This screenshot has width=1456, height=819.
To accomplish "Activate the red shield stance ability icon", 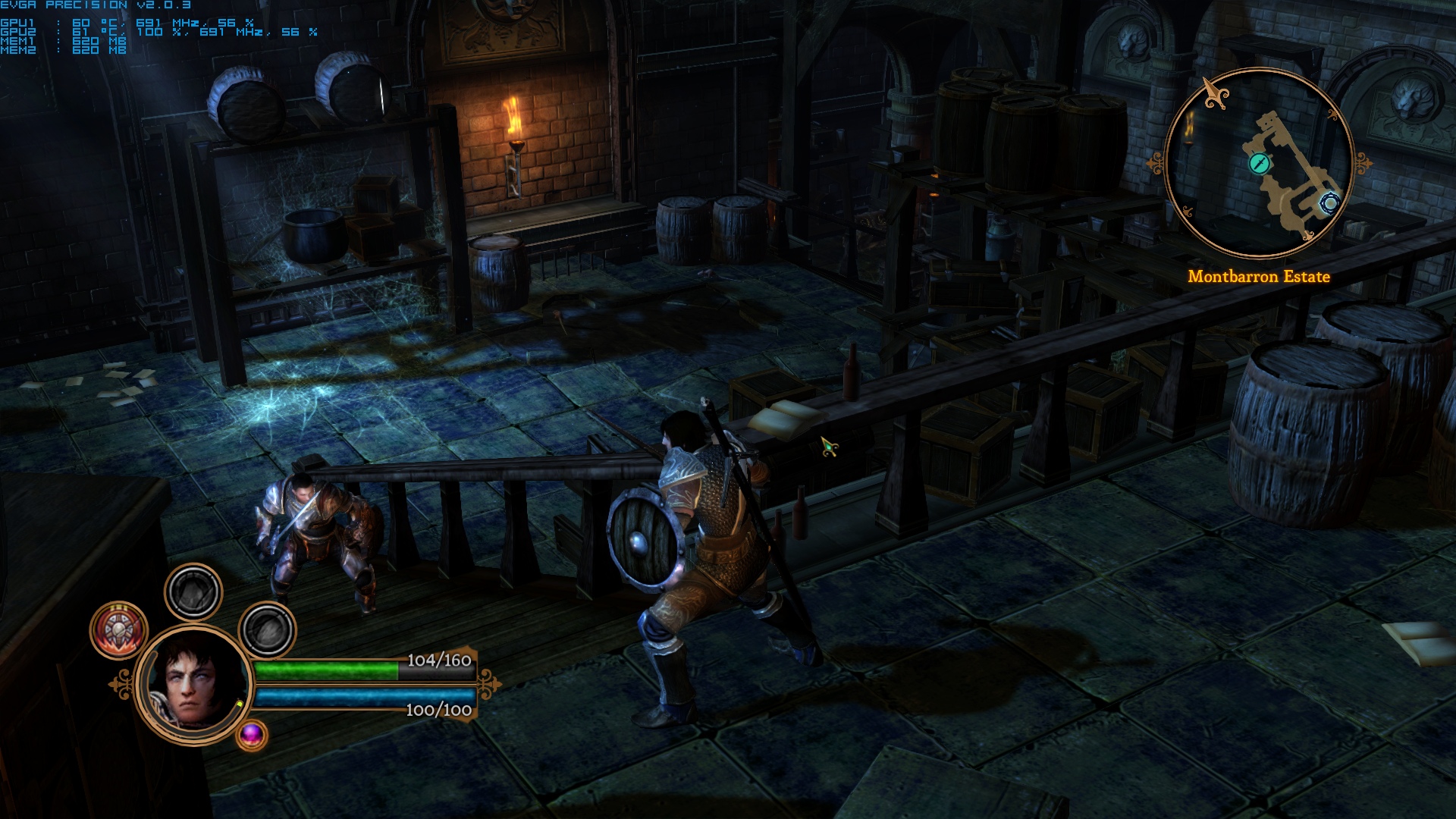I will (x=119, y=629).
